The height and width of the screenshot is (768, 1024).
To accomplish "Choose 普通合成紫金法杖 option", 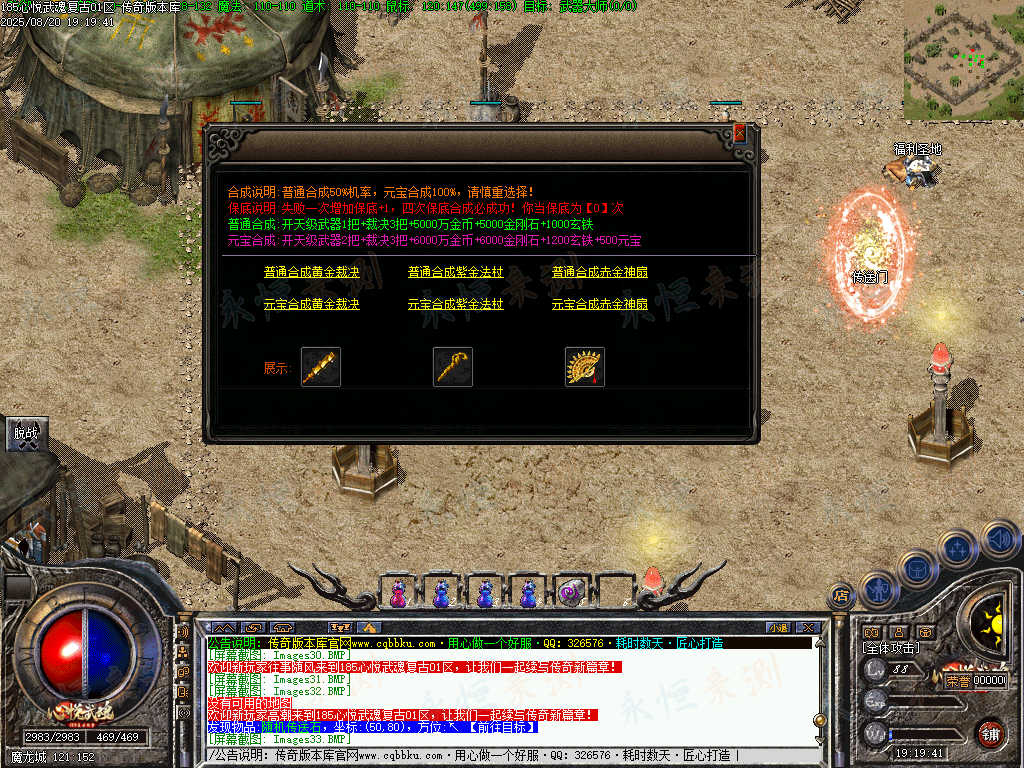I will click(455, 272).
